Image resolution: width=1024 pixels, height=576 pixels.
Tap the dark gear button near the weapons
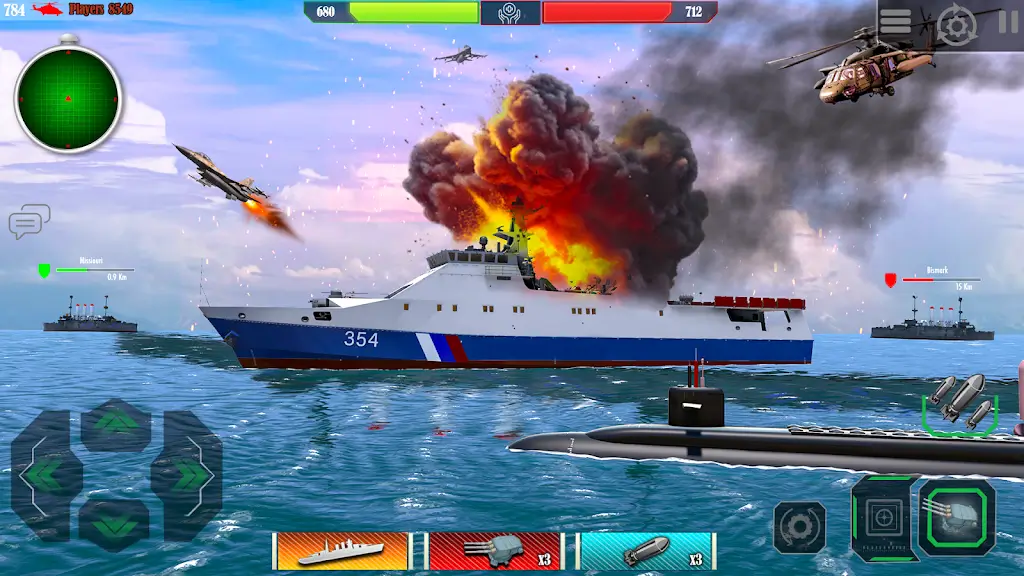(799, 526)
